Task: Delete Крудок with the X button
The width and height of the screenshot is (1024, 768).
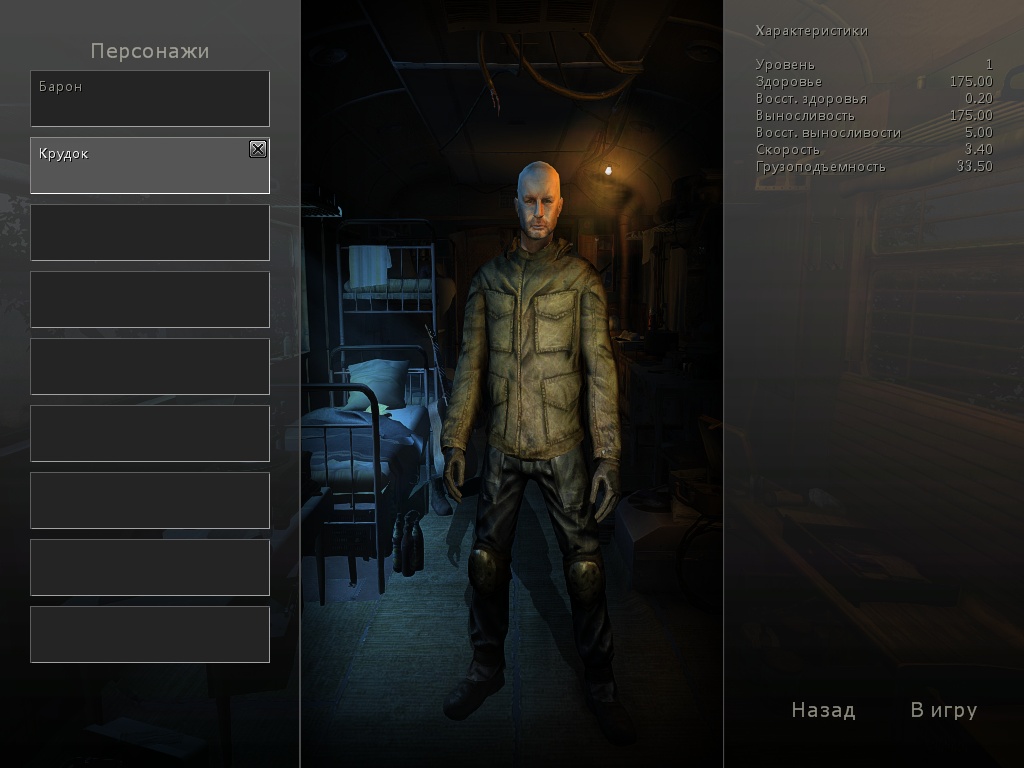Action: [x=258, y=149]
